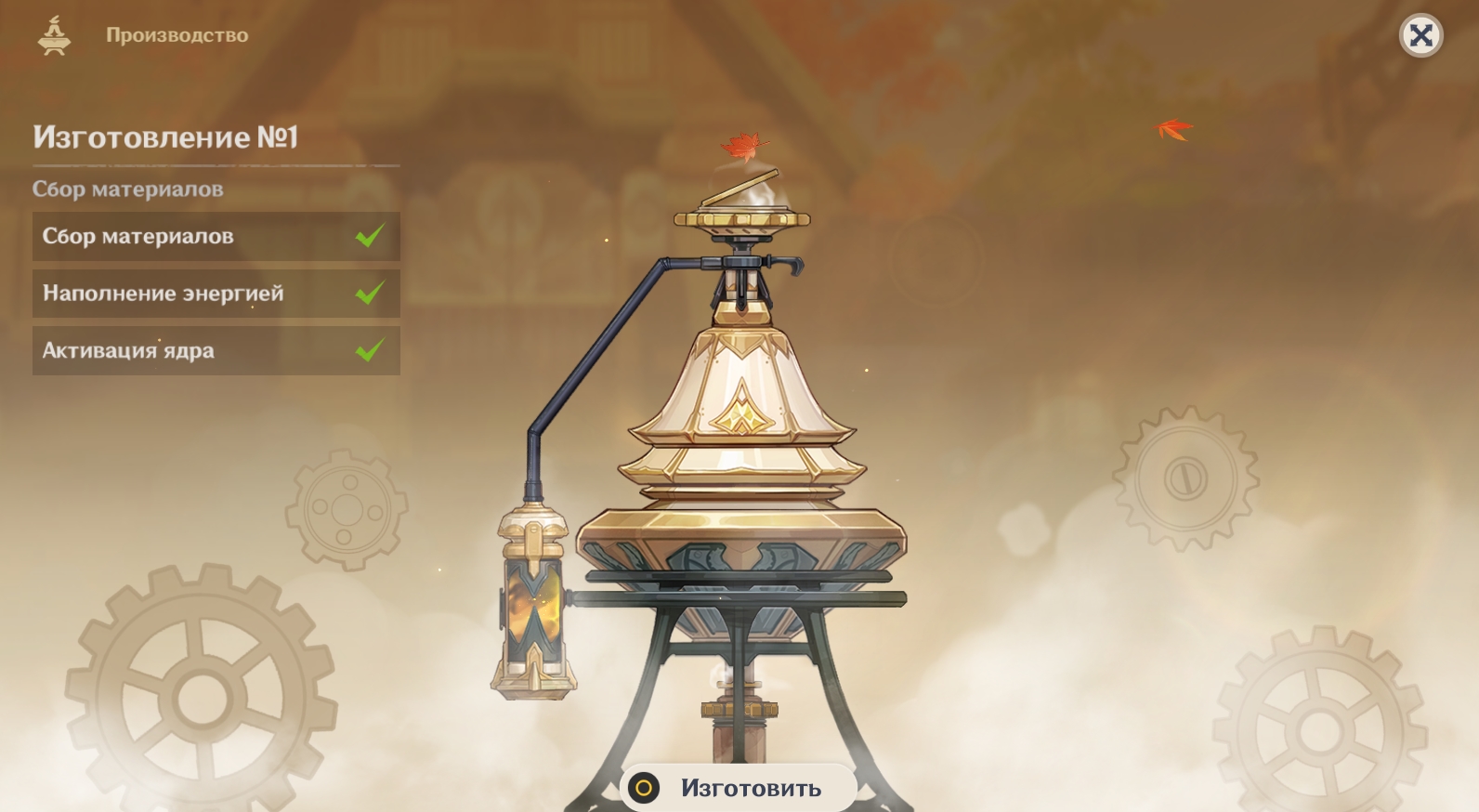
Task: Close the Производство screen
Action: tap(1420, 36)
